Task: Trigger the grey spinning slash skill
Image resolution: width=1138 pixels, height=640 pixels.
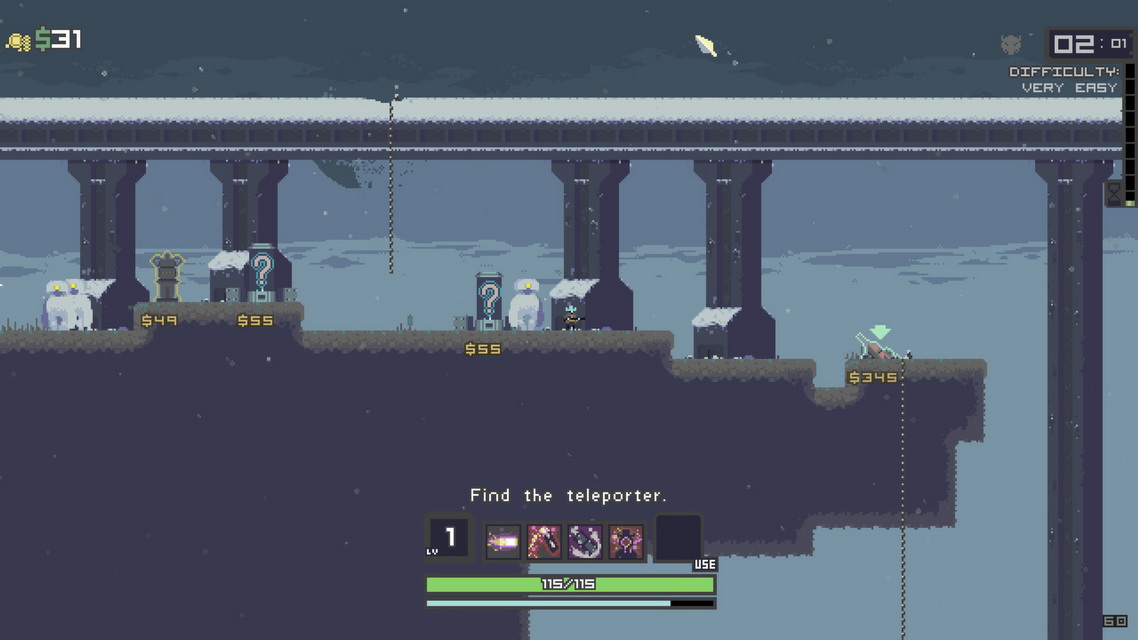Action: 585,542
